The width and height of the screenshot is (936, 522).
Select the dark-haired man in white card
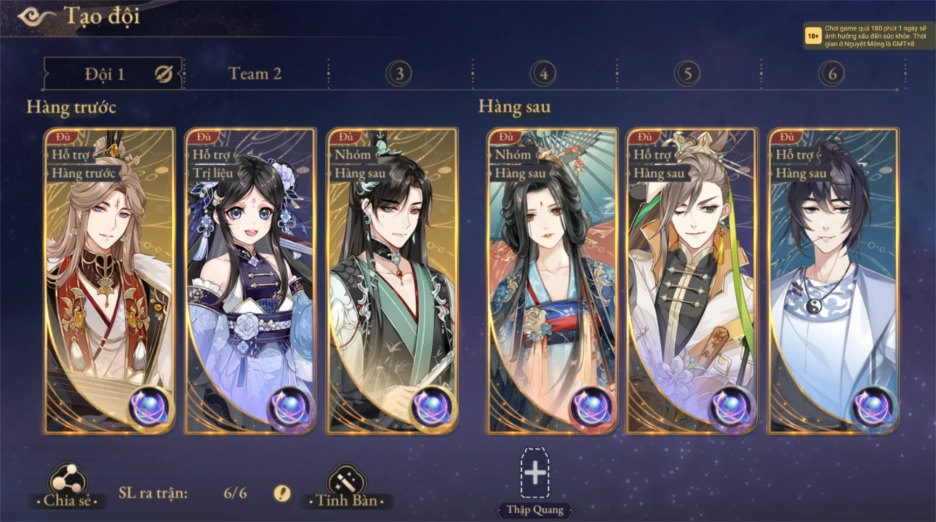[x=833, y=282]
